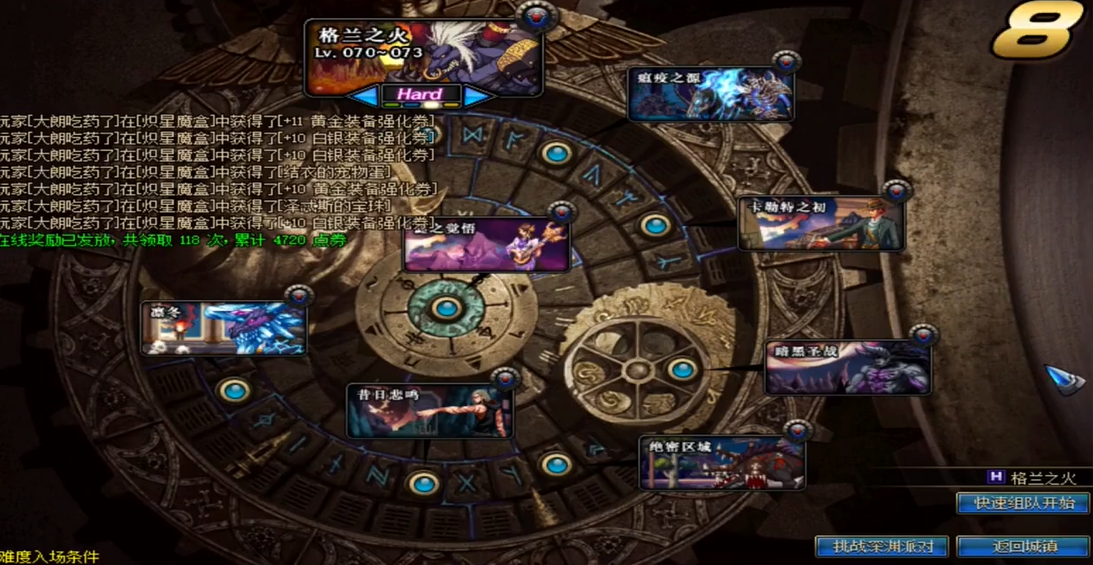Pick the 暗黑圣战 dungeon
This screenshot has width=1093, height=565.
848,367
